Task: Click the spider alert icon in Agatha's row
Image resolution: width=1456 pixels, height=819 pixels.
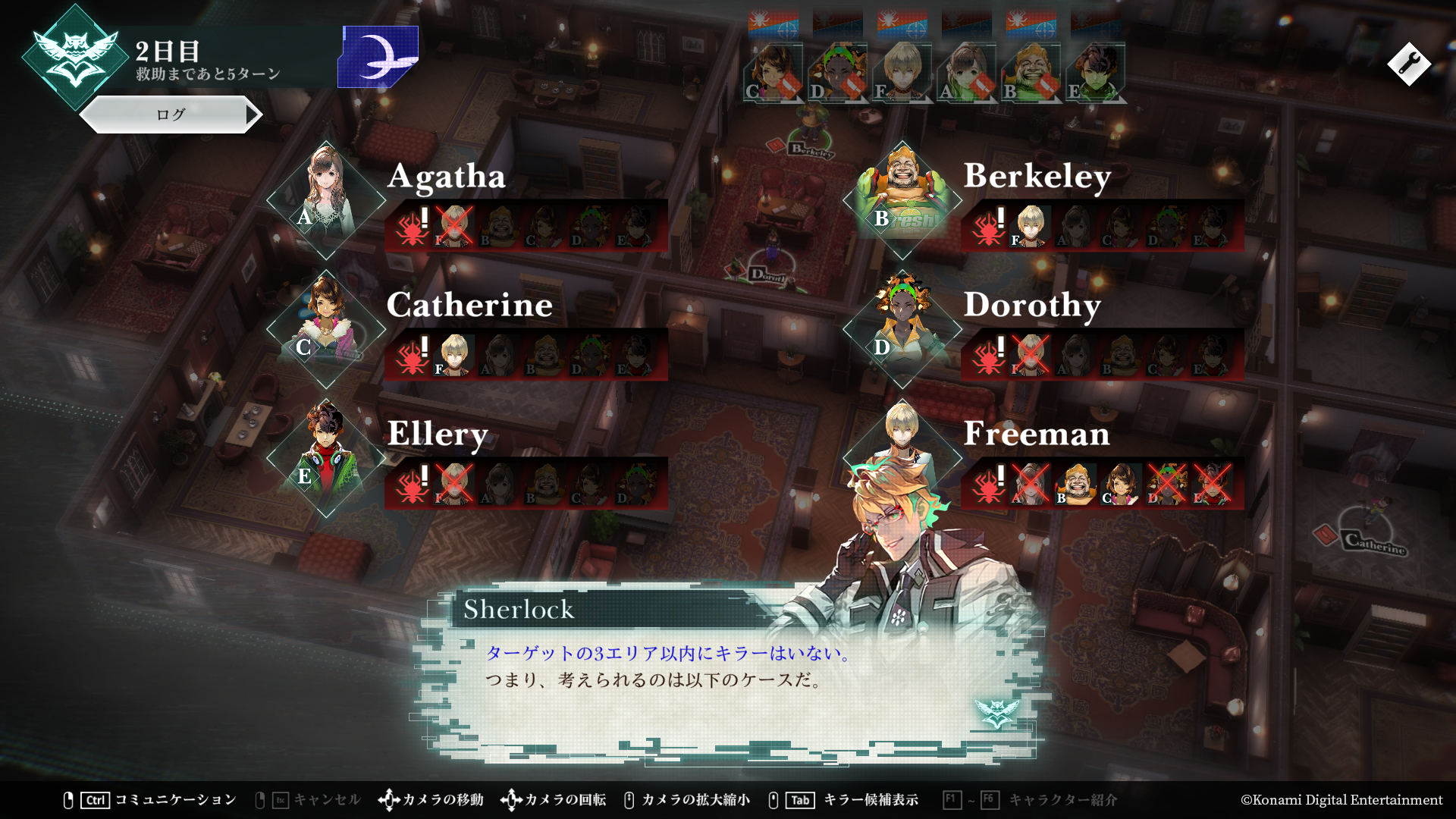Action: pos(413,226)
